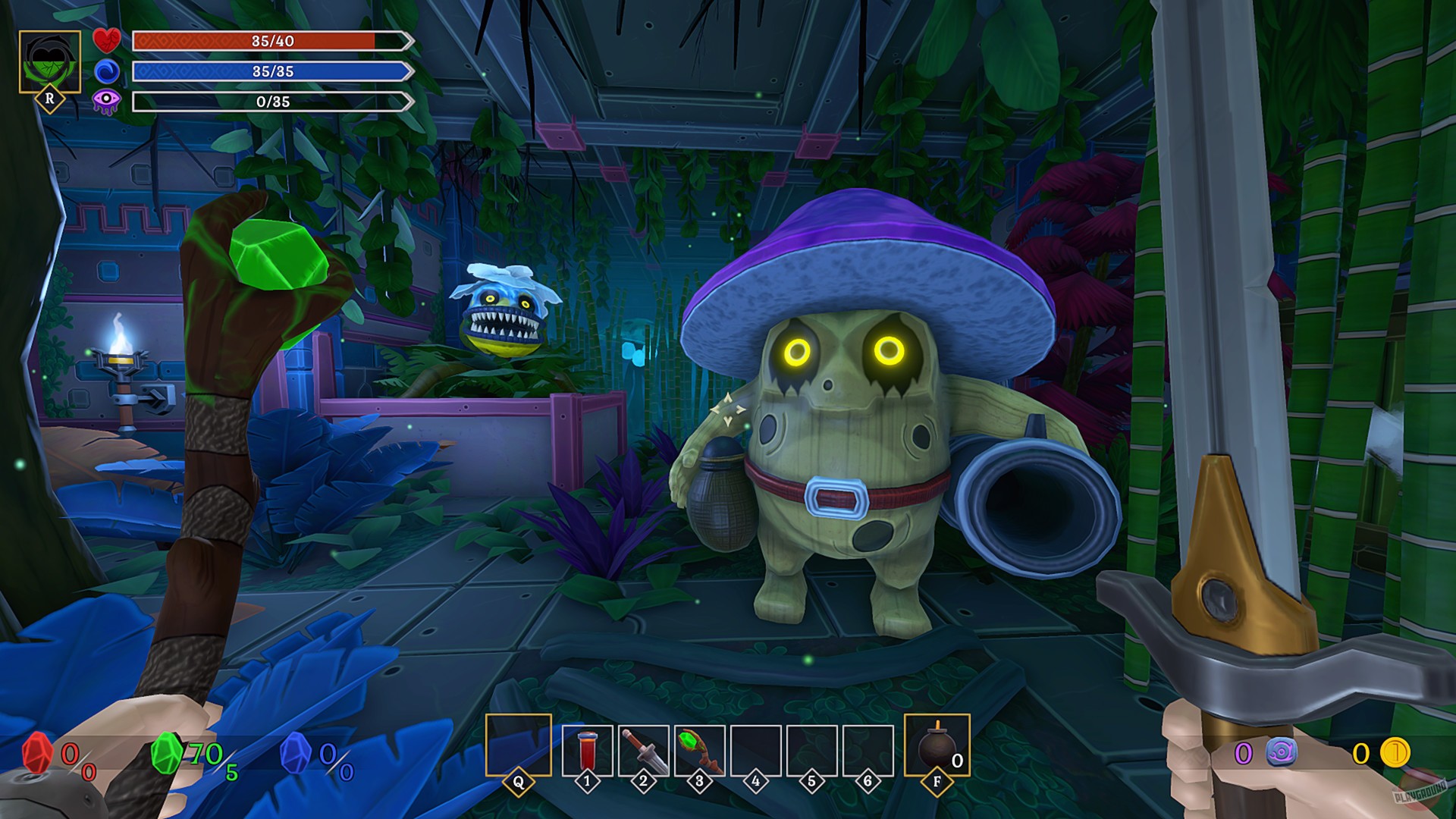Viewport: 1456px width, 819px height.
Task: Select the bomb item slot
Action: [937, 745]
